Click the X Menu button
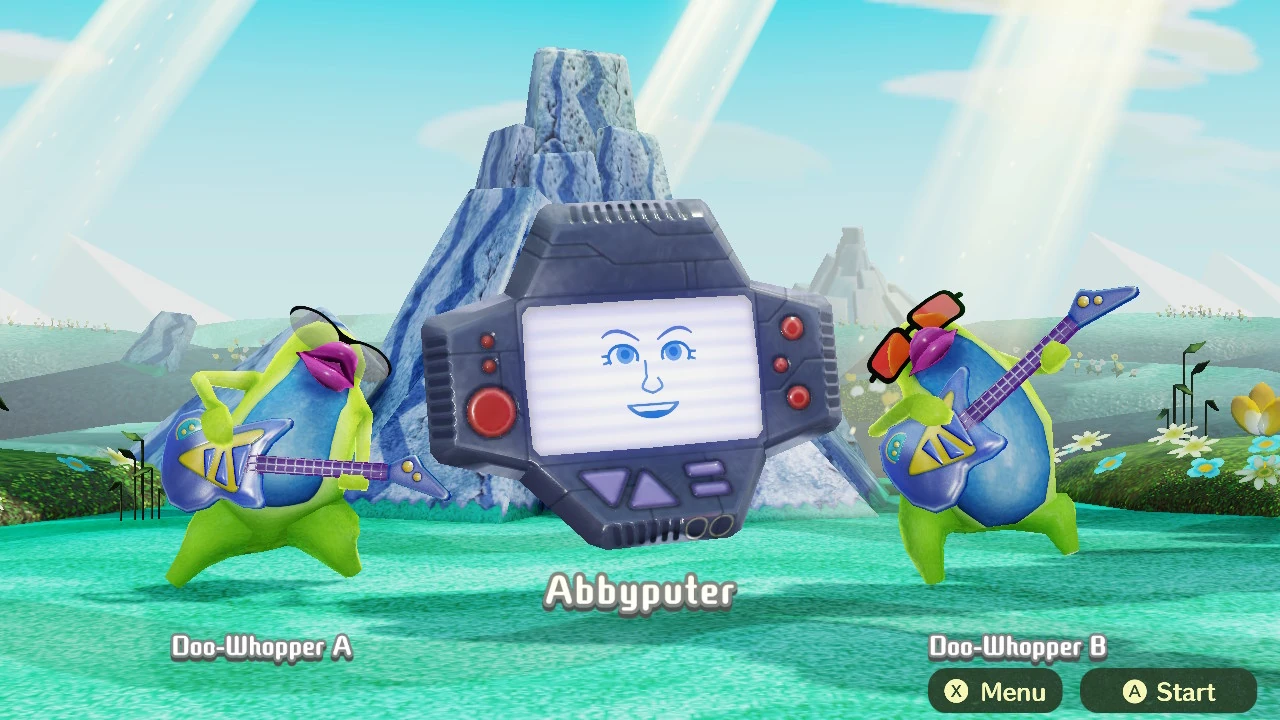This screenshot has width=1280, height=720. tap(995, 691)
